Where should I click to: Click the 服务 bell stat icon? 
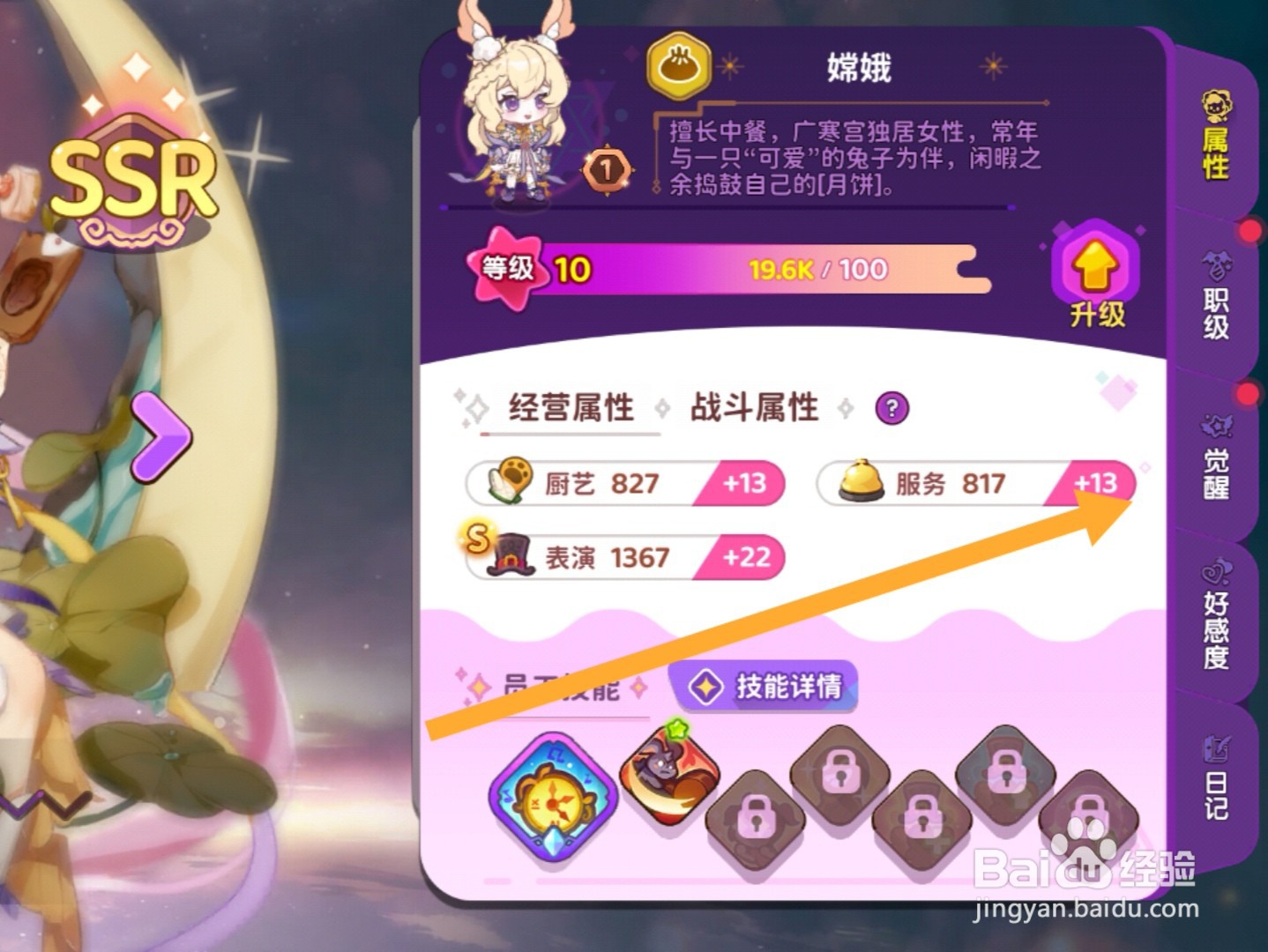pos(860,481)
